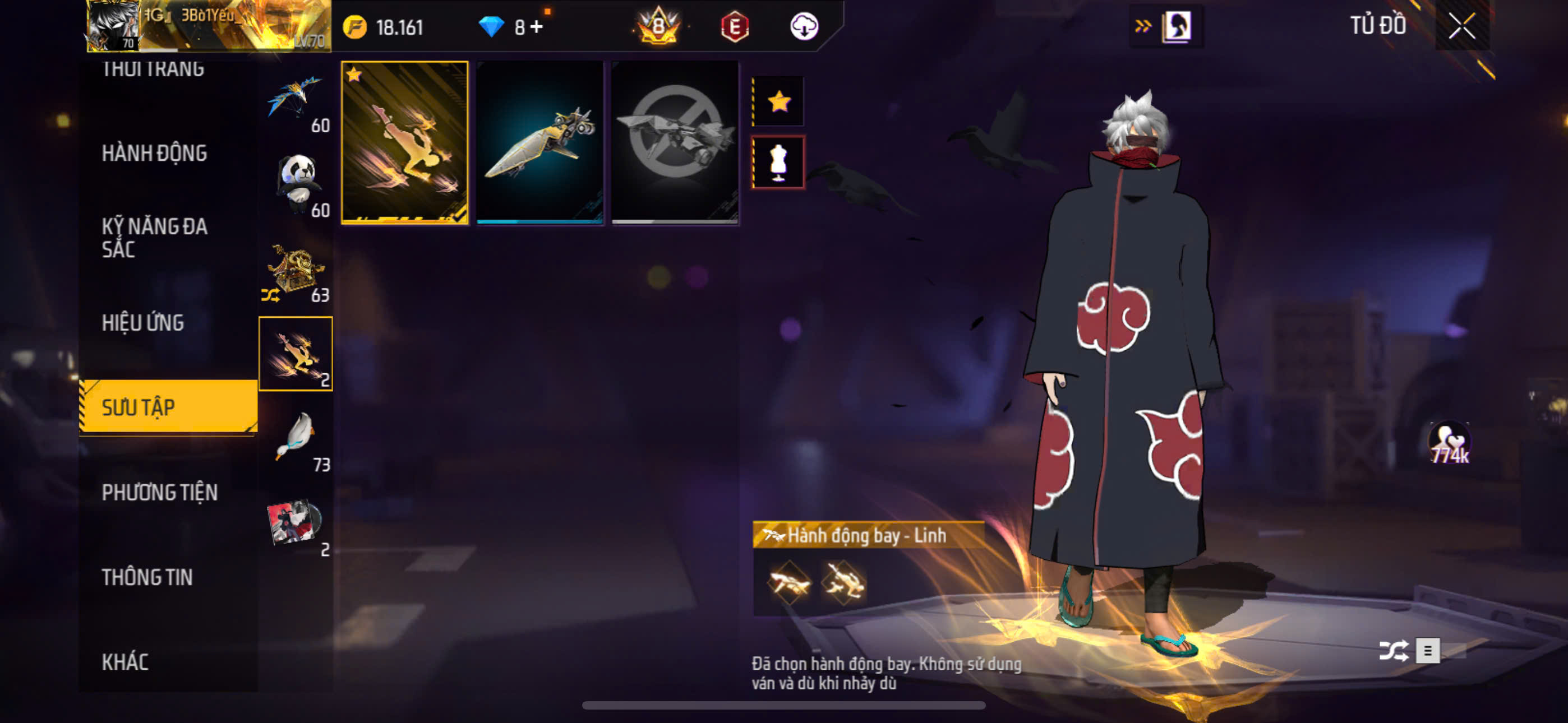Select the teal surfboard glider card
Screen dimensions: 1568x723
(x=540, y=142)
